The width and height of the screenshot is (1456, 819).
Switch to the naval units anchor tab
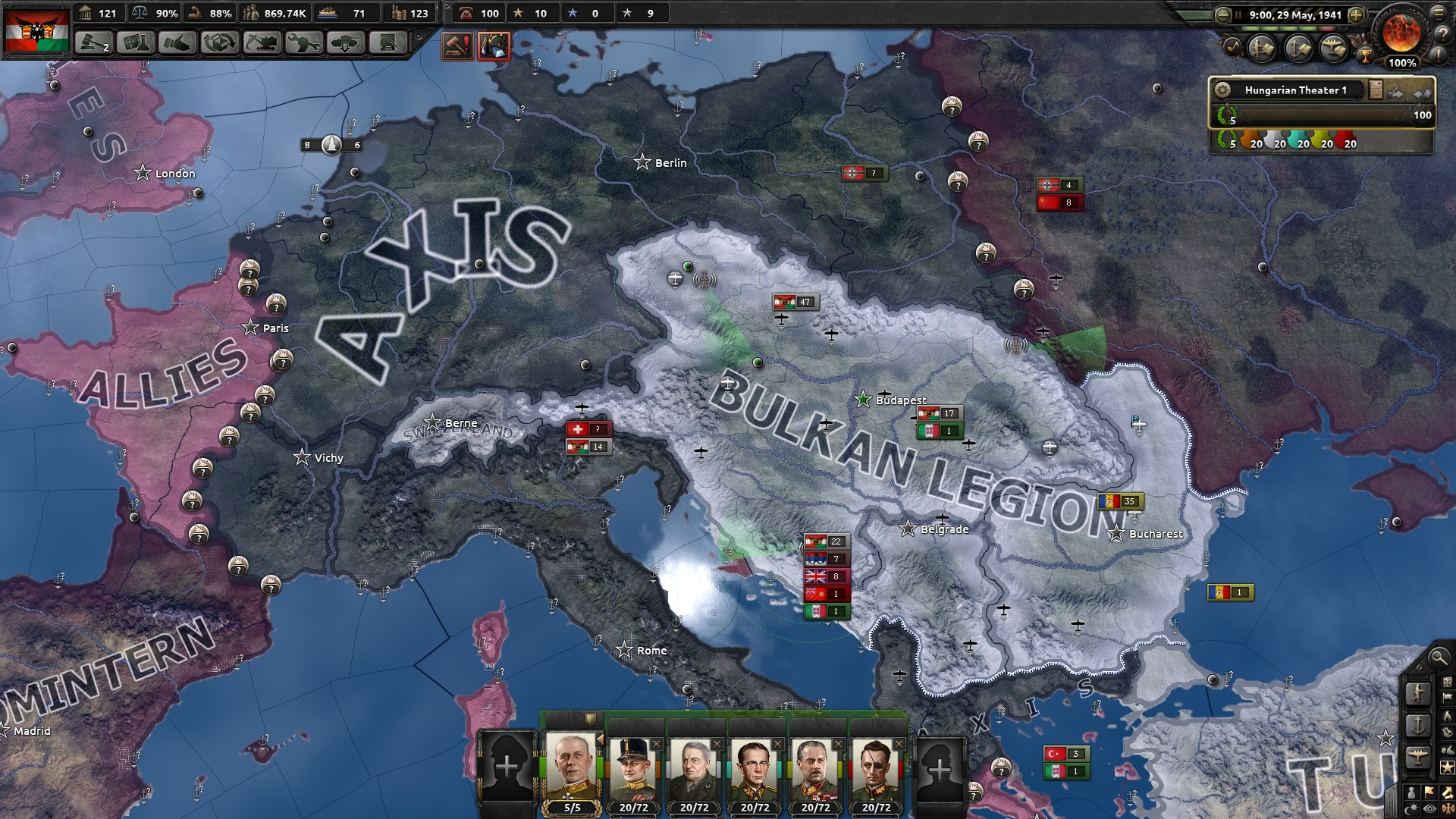click(x=1417, y=726)
